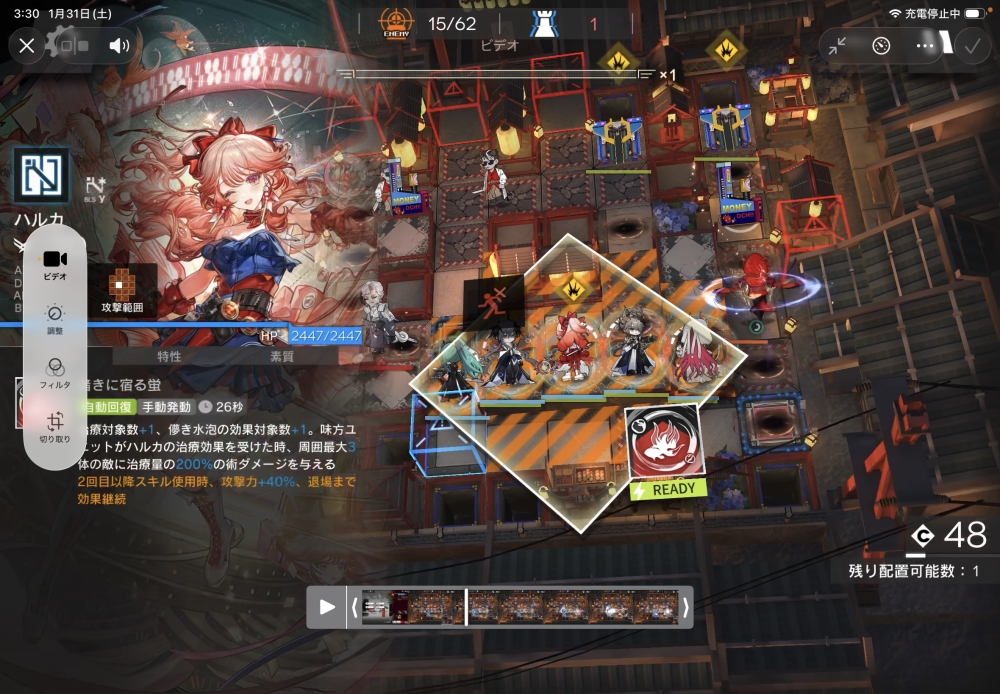
Task: Open the playback speed dial control
Action: pyautogui.click(x=881, y=45)
